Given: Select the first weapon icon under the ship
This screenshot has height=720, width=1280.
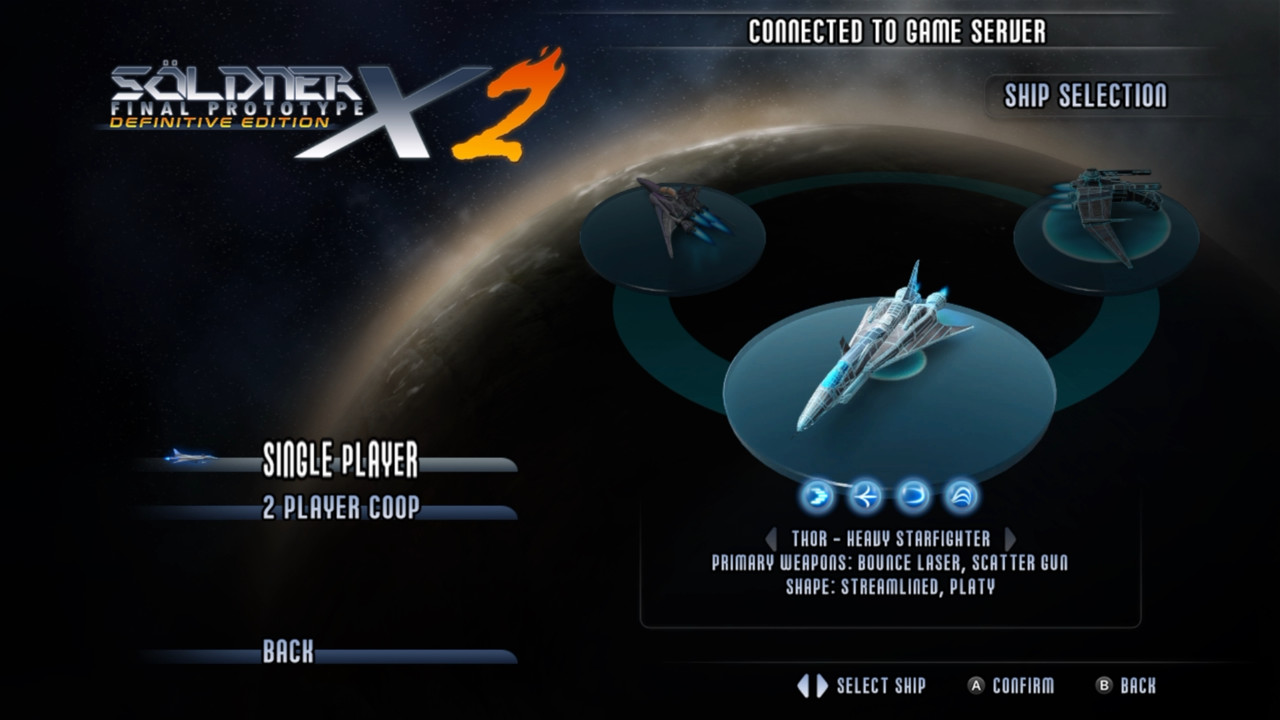Looking at the screenshot, I should tap(817, 495).
